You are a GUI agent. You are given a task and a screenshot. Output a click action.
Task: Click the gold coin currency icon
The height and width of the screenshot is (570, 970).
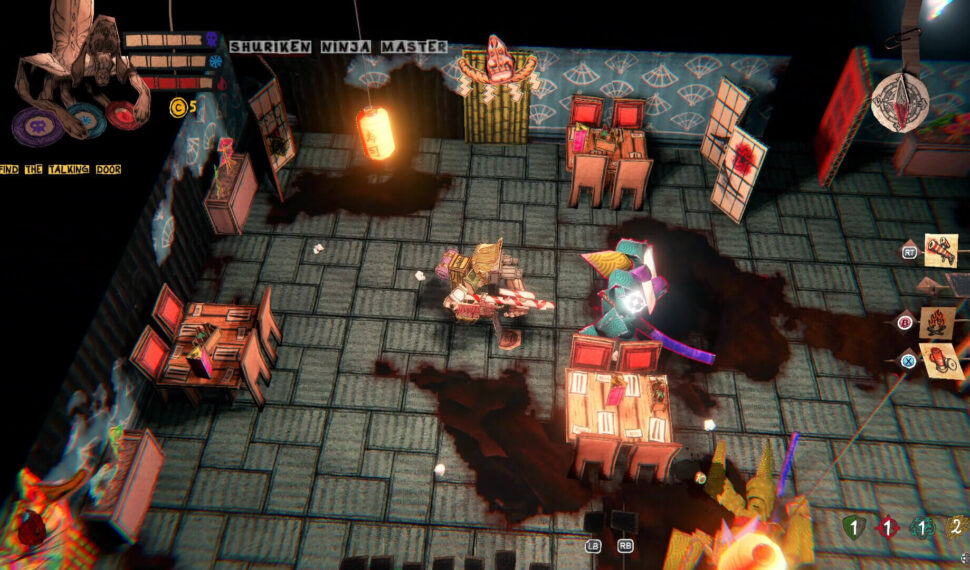tap(178, 108)
